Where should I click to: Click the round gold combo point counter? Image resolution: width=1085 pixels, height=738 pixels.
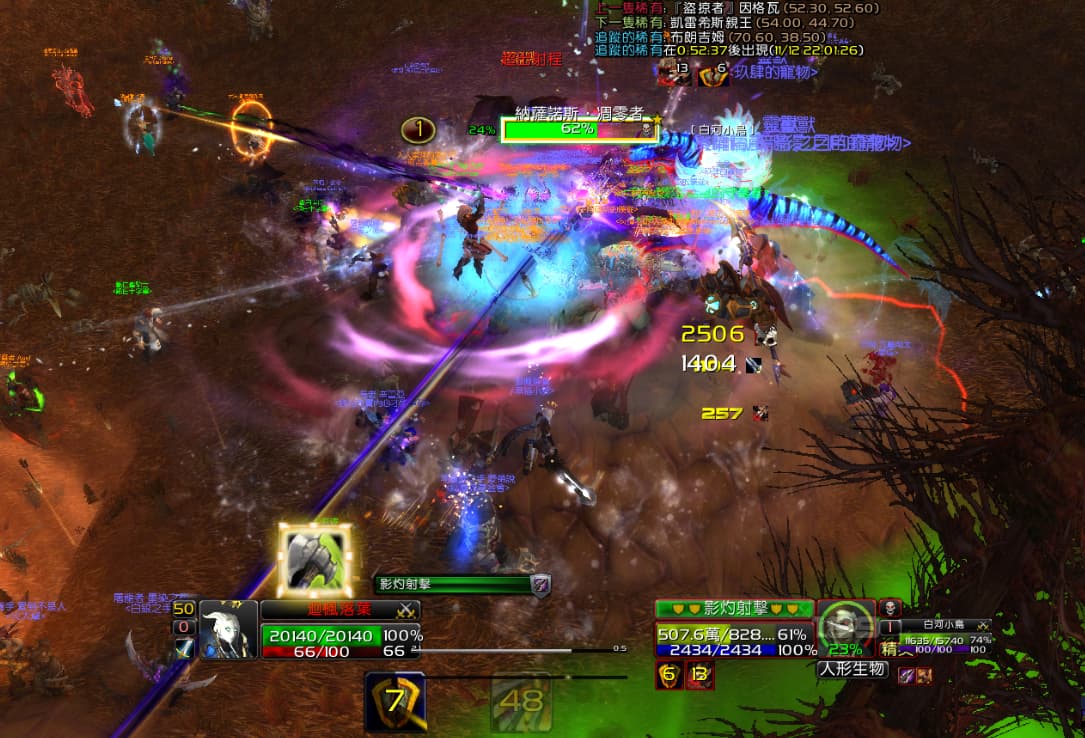[x=419, y=129]
